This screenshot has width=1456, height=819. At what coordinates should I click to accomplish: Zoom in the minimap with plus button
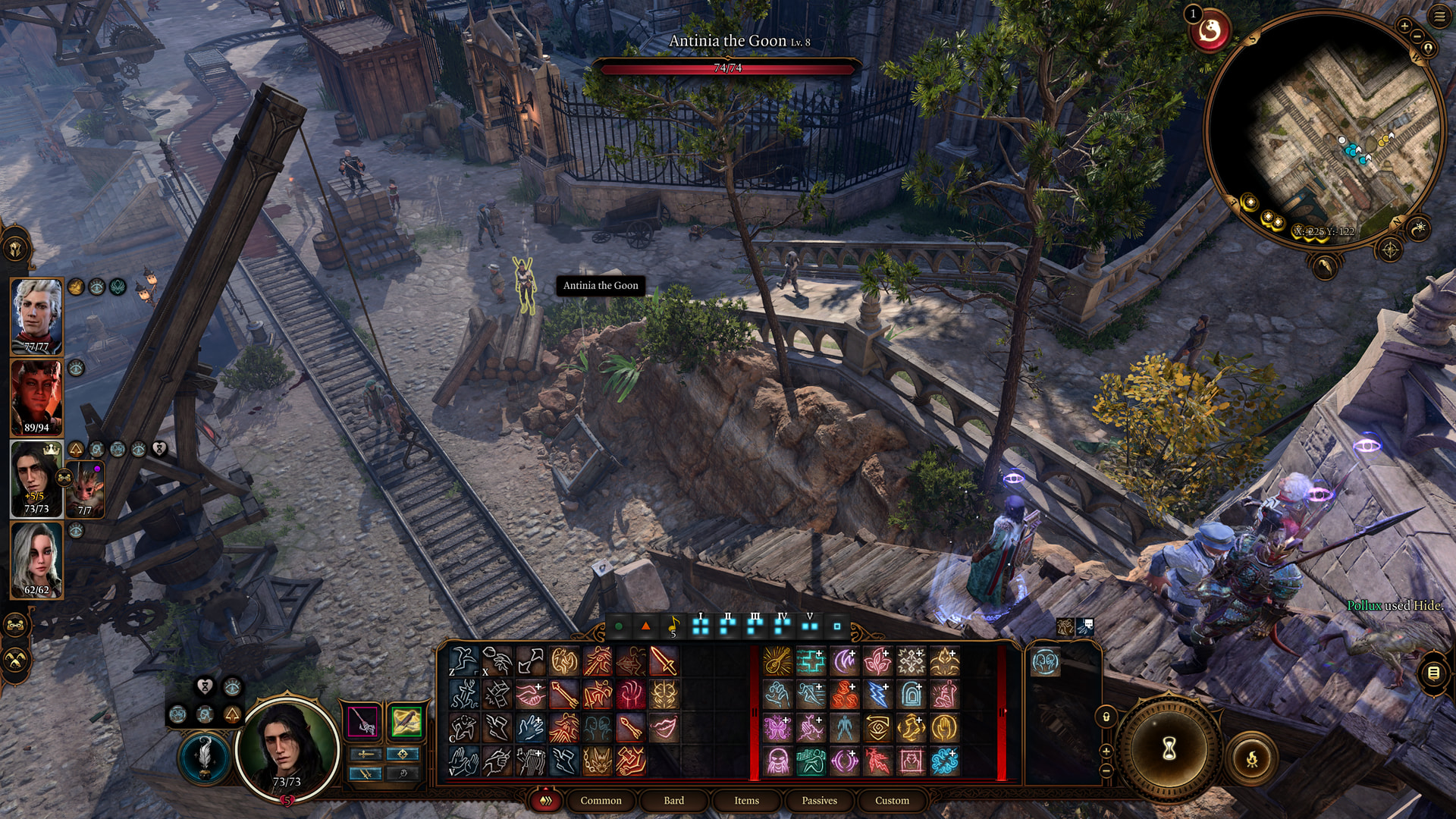coord(1404,27)
